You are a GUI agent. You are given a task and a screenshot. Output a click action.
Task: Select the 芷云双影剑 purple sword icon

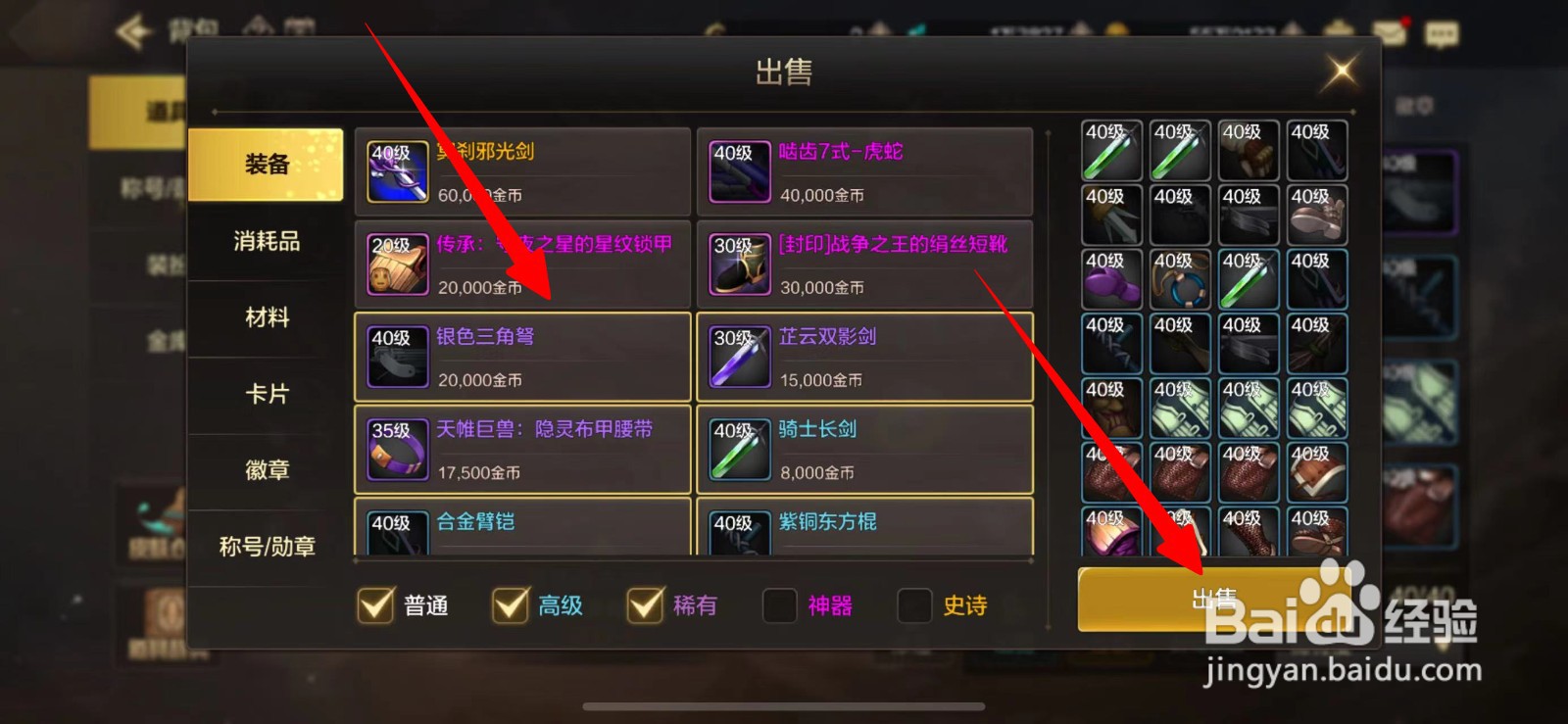click(738, 357)
